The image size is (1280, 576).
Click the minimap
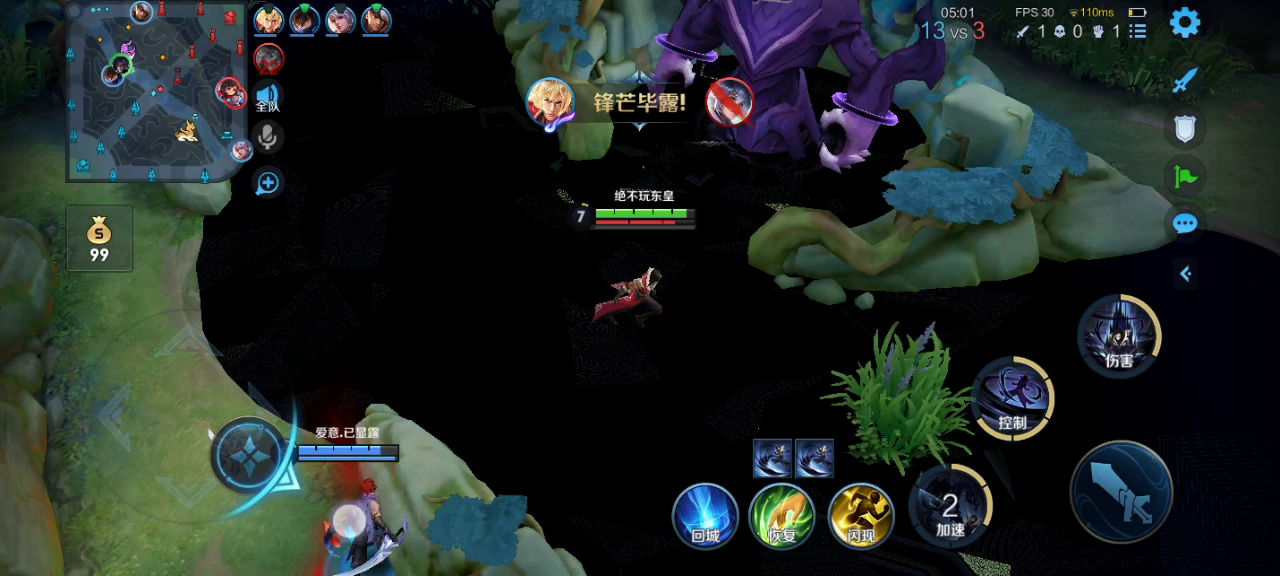155,92
